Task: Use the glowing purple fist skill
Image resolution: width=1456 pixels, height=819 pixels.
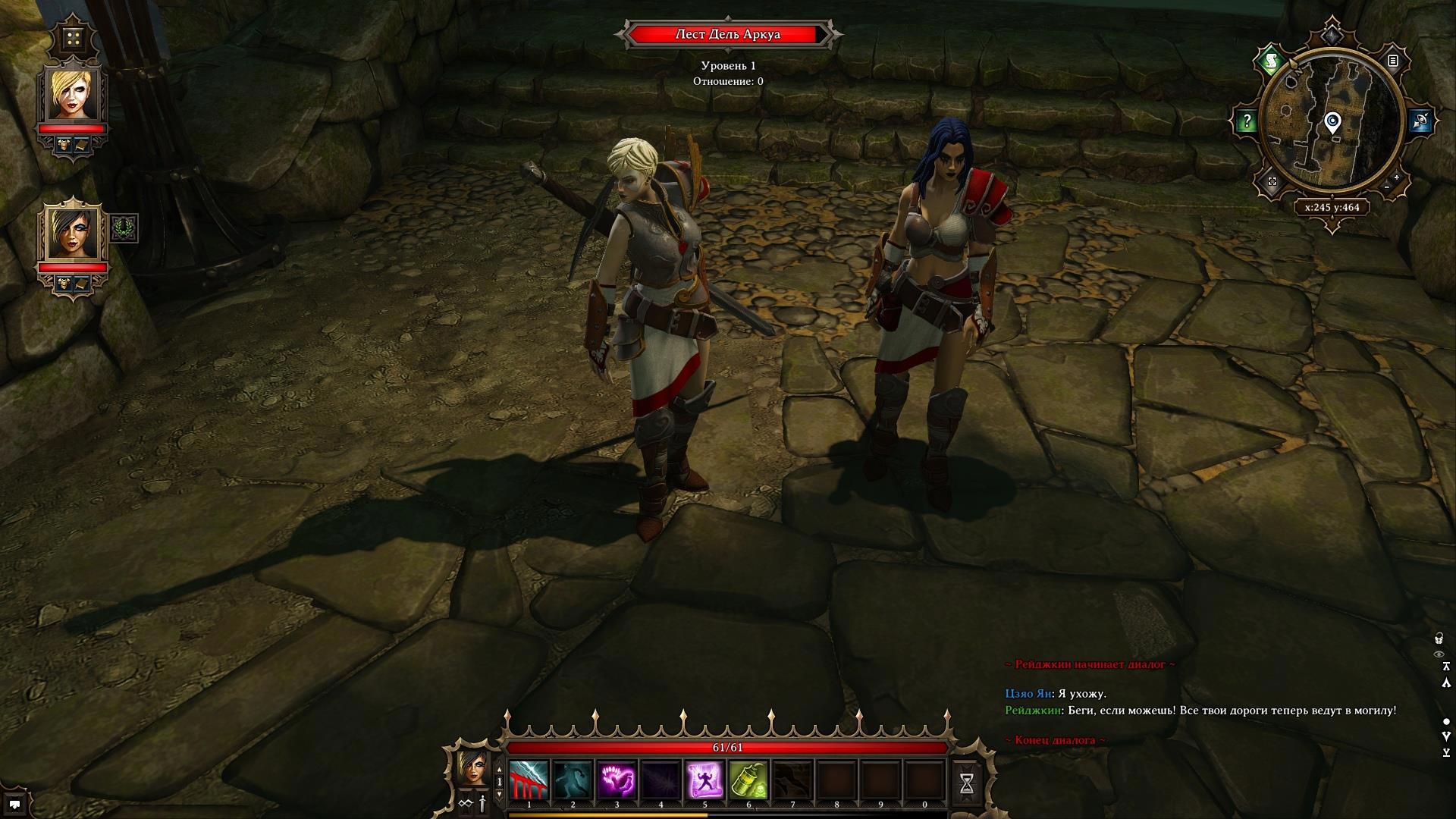Action: click(617, 780)
